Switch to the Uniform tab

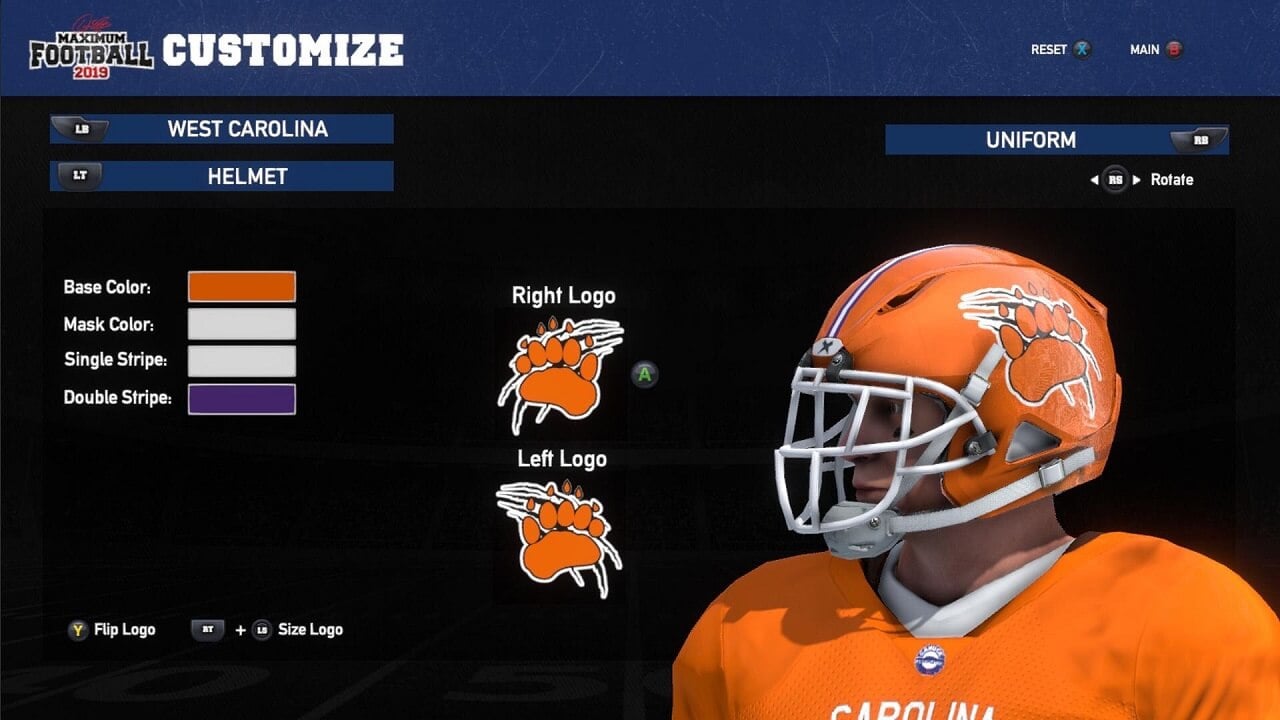click(x=1057, y=140)
